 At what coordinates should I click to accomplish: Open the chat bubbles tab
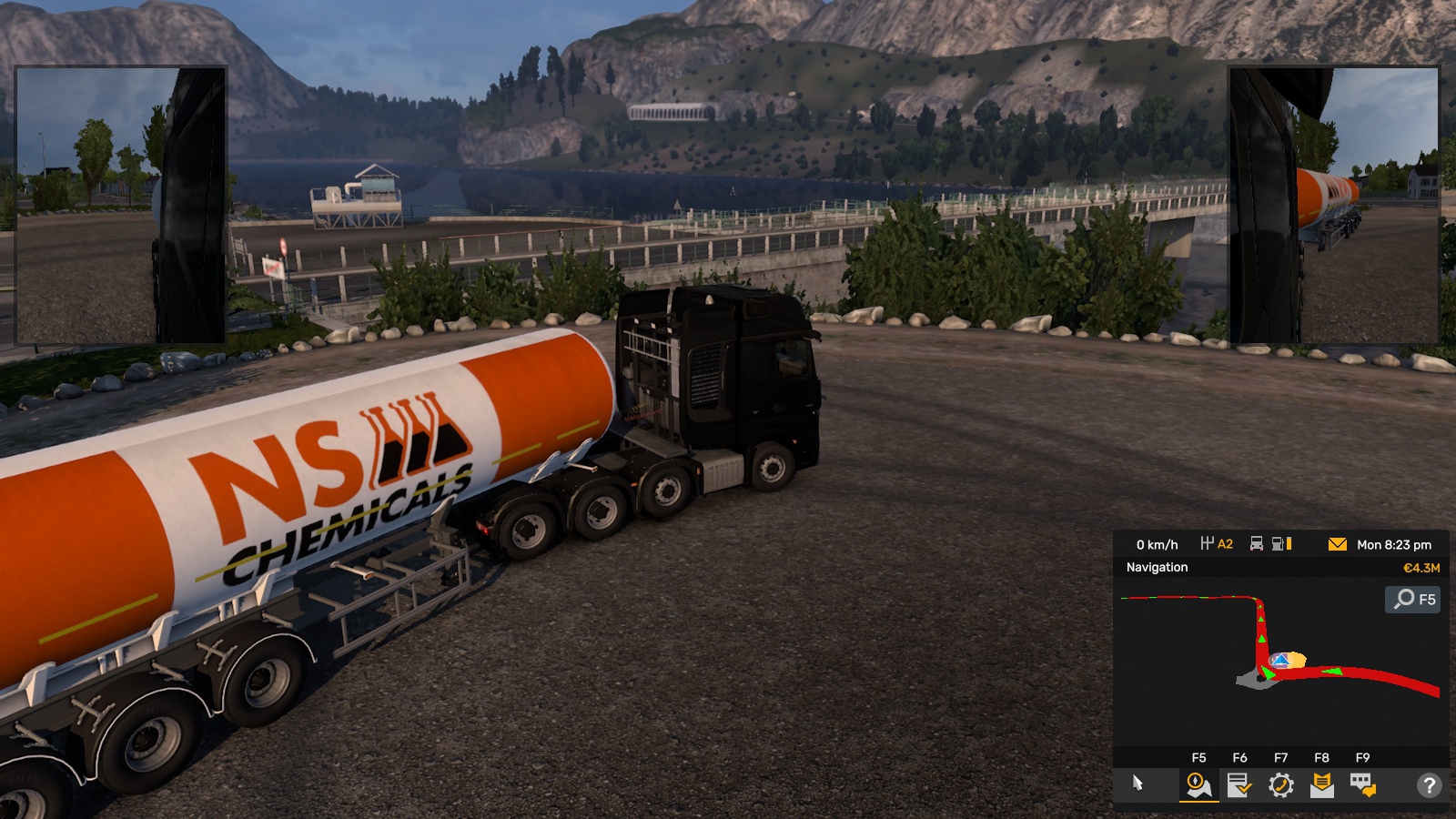pos(1362,784)
